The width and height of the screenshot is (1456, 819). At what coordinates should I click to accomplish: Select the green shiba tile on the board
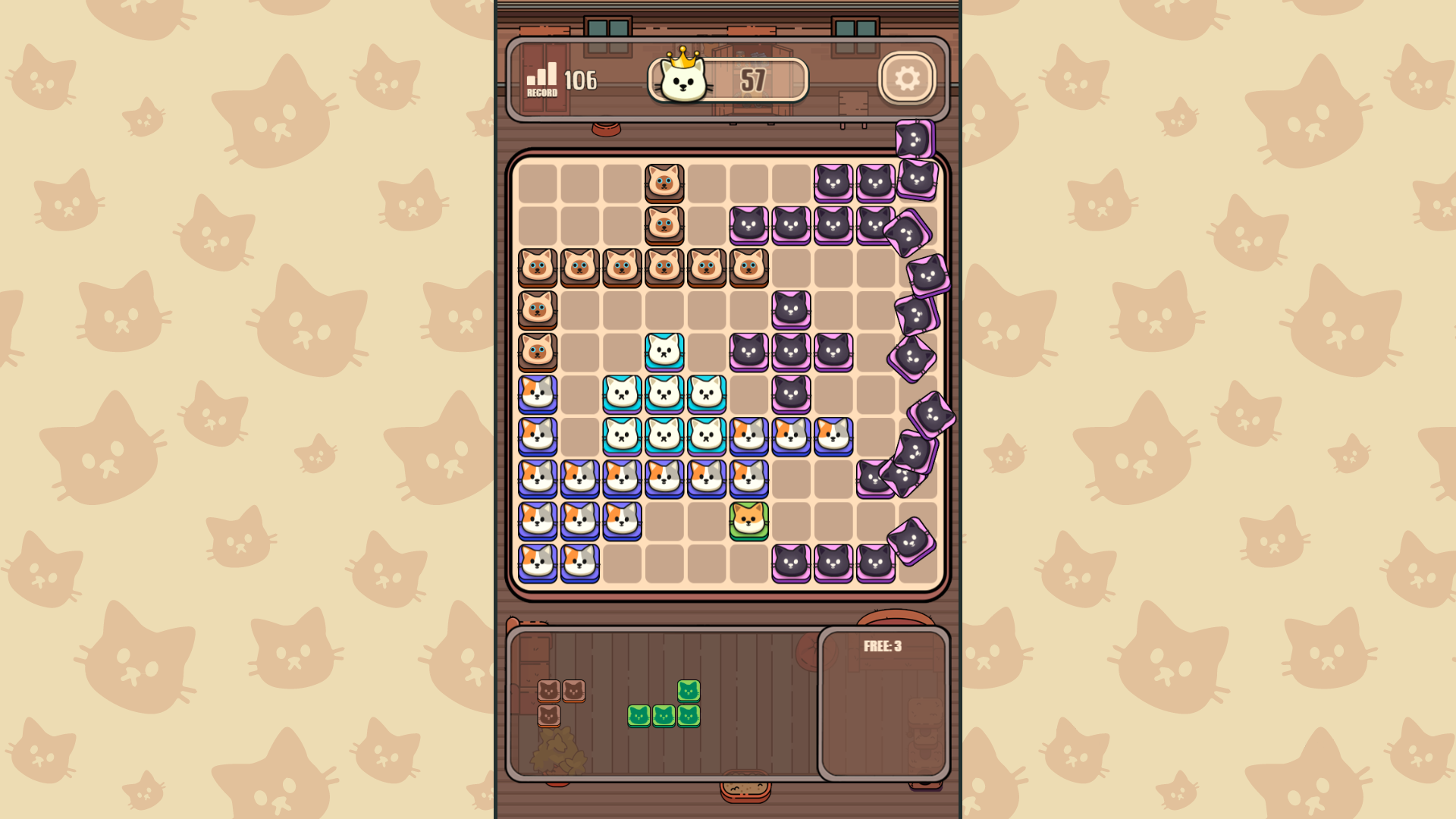tap(748, 520)
